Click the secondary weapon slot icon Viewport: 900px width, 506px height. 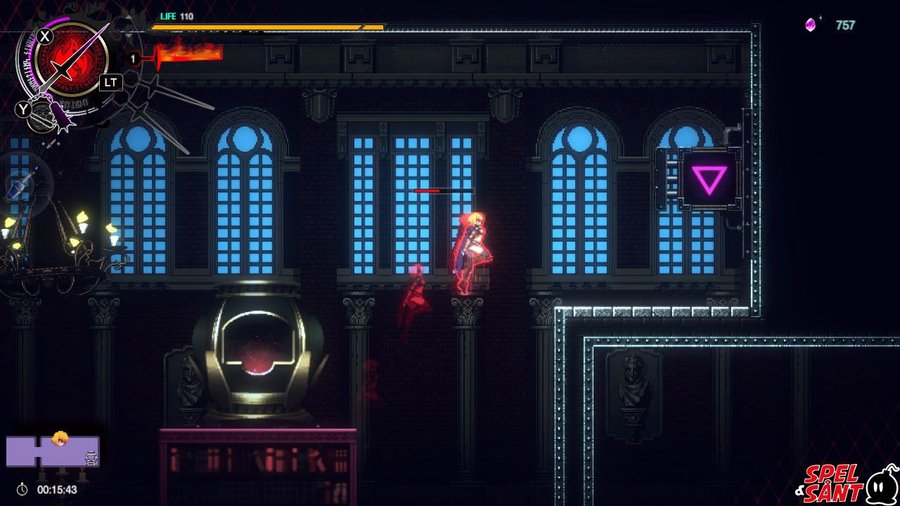(42, 117)
